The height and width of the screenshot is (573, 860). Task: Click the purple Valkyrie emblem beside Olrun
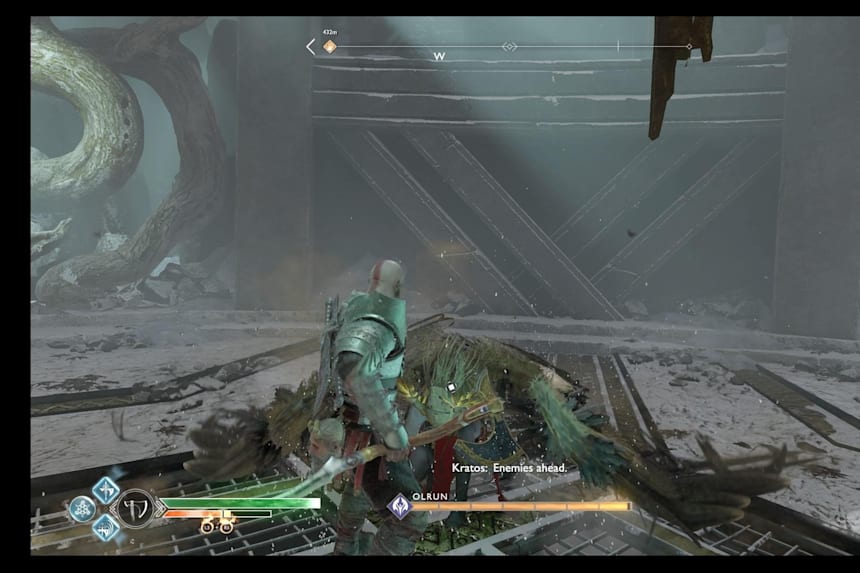[400, 506]
